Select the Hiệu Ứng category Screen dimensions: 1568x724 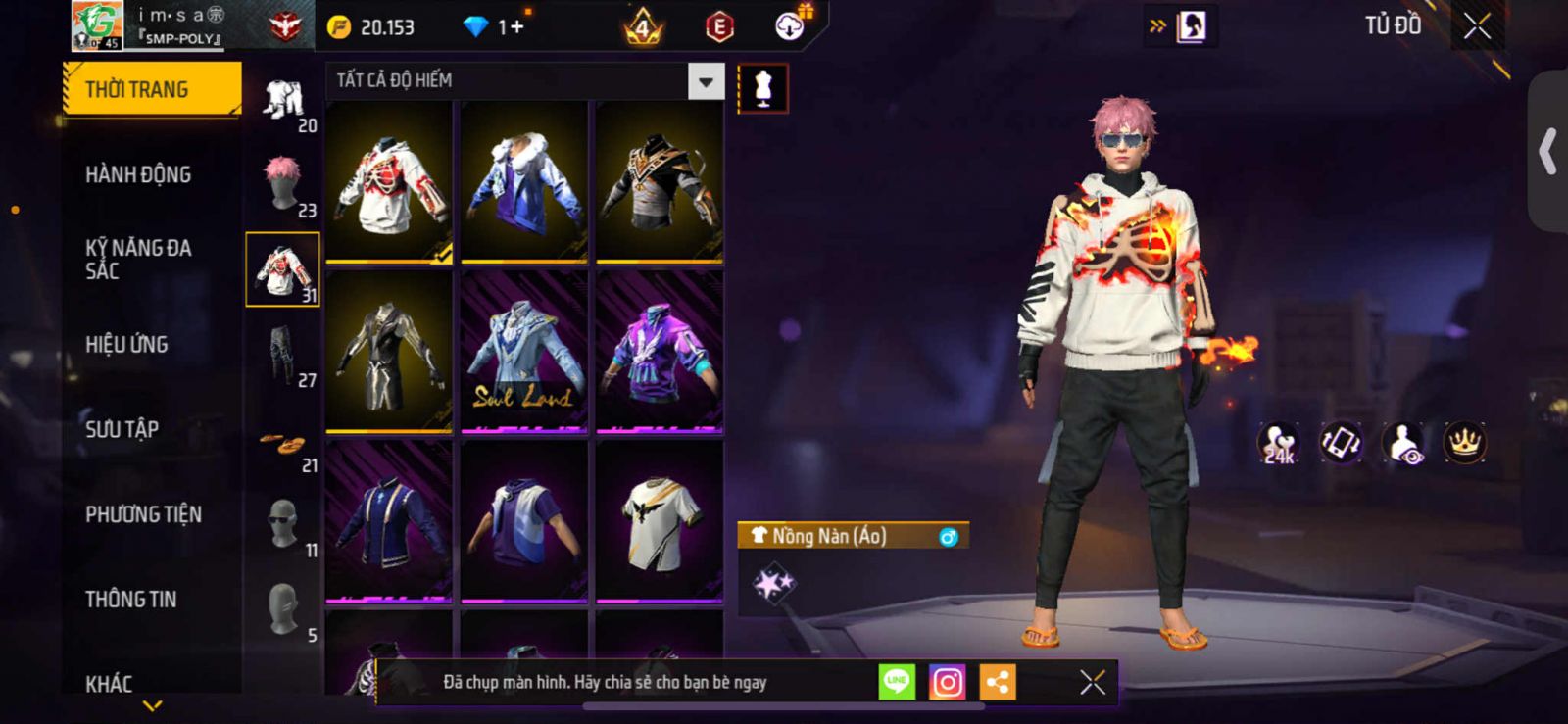pos(126,344)
